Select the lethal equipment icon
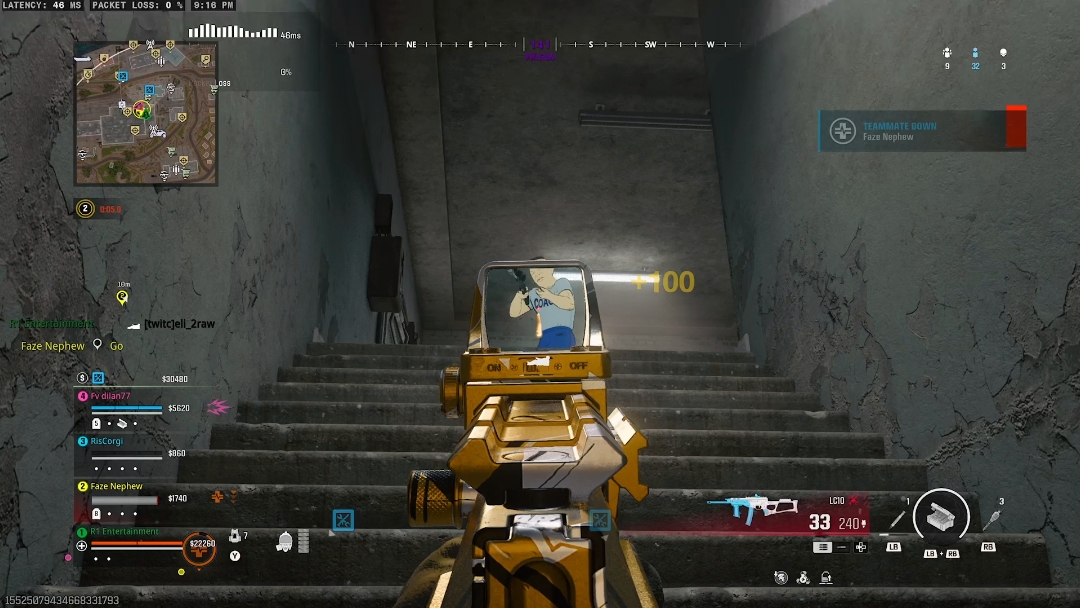Image resolution: width=1080 pixels, height=608 pixels. click(991, 519)
